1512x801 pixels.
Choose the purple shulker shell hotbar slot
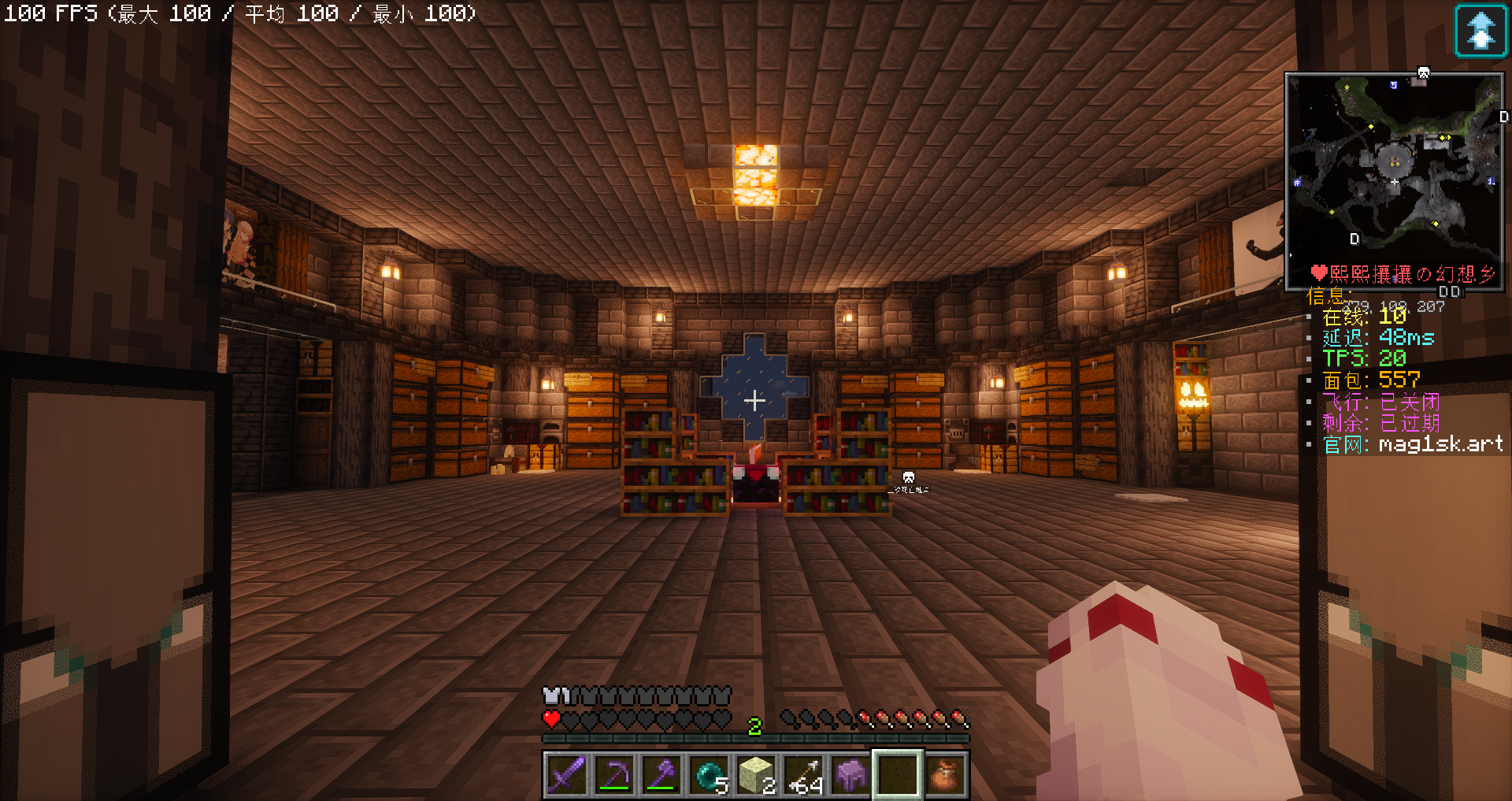click(x=850, y=775)
